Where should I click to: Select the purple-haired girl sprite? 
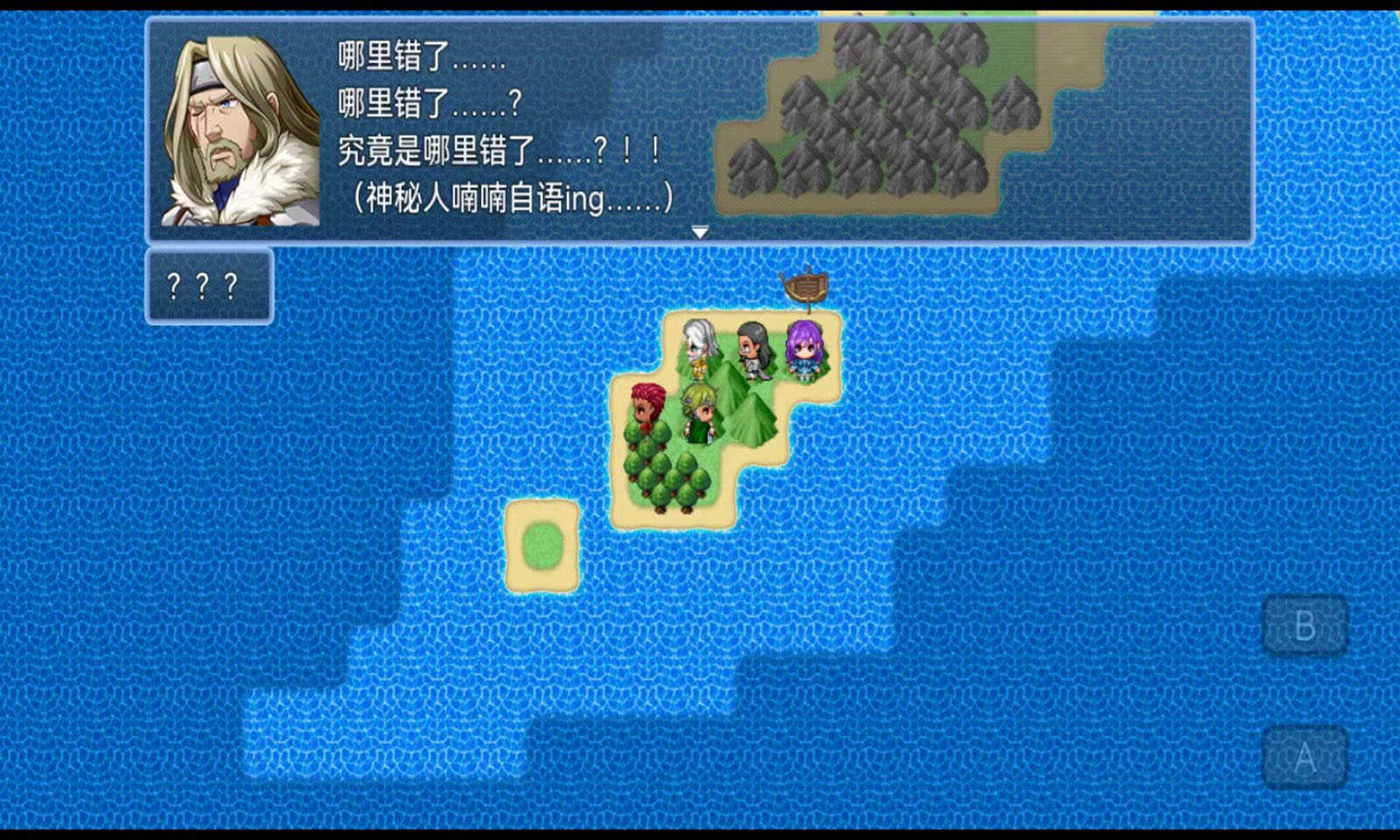pyautogui.click(x=802, y=348)
